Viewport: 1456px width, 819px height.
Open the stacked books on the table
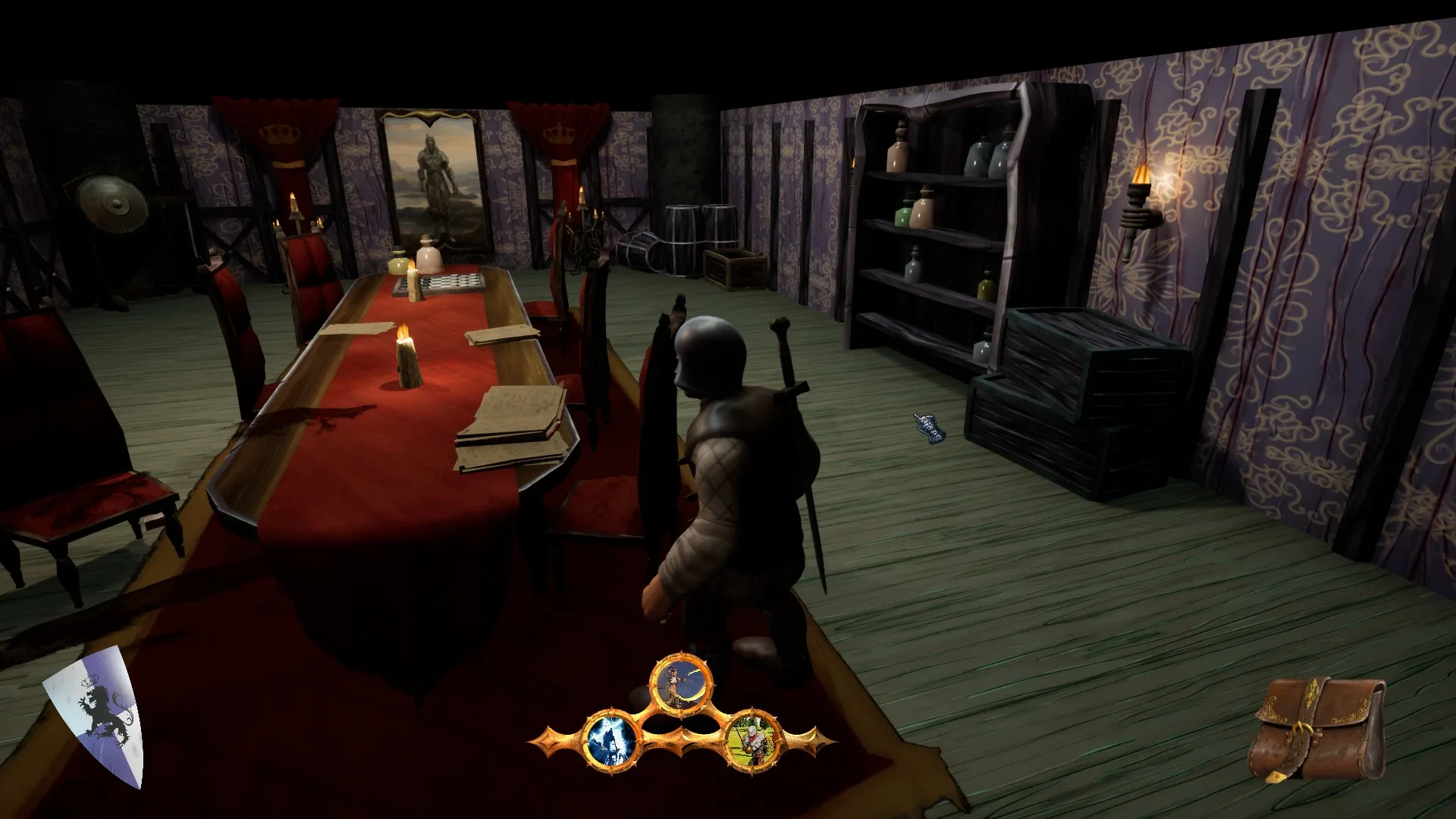pos(507,425)
